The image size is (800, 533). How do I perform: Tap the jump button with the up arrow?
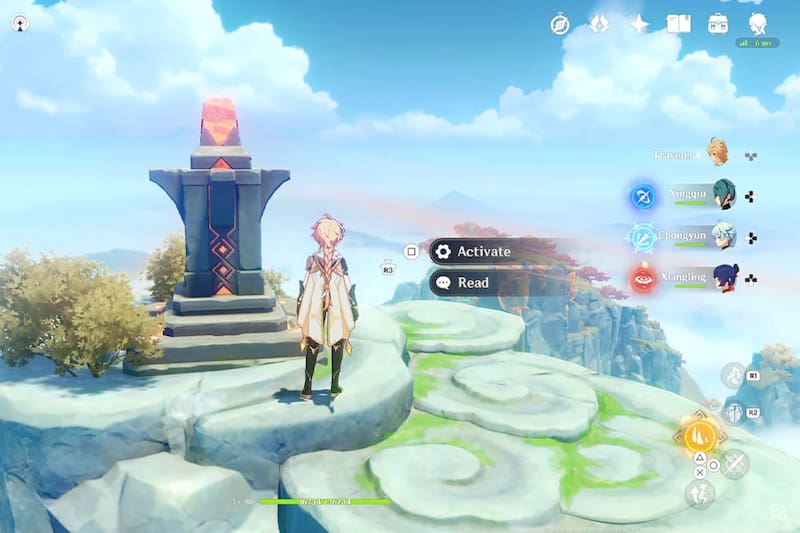(699, 492)
